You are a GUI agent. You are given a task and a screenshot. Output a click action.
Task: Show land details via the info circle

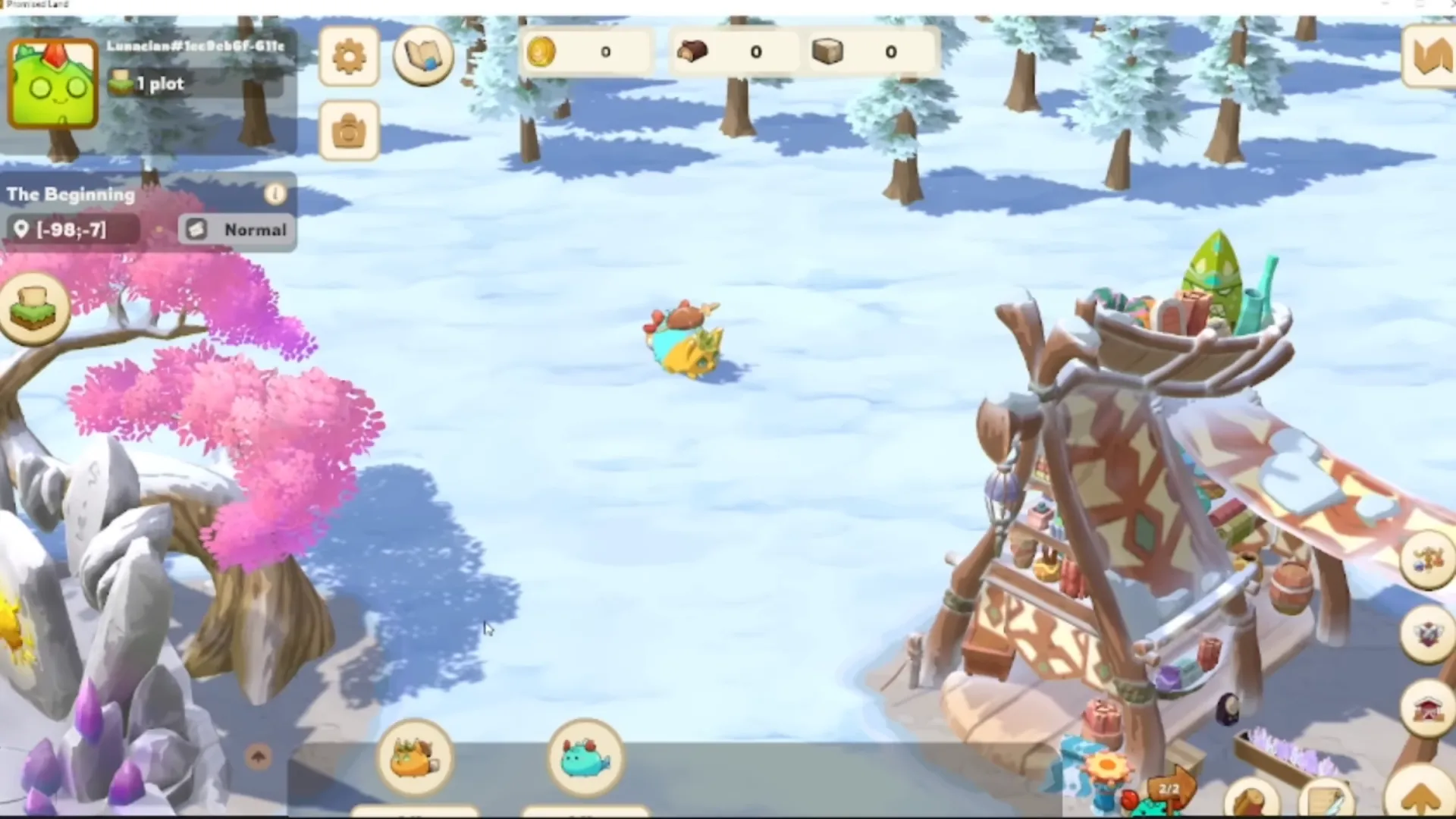(x=275, y=194)
